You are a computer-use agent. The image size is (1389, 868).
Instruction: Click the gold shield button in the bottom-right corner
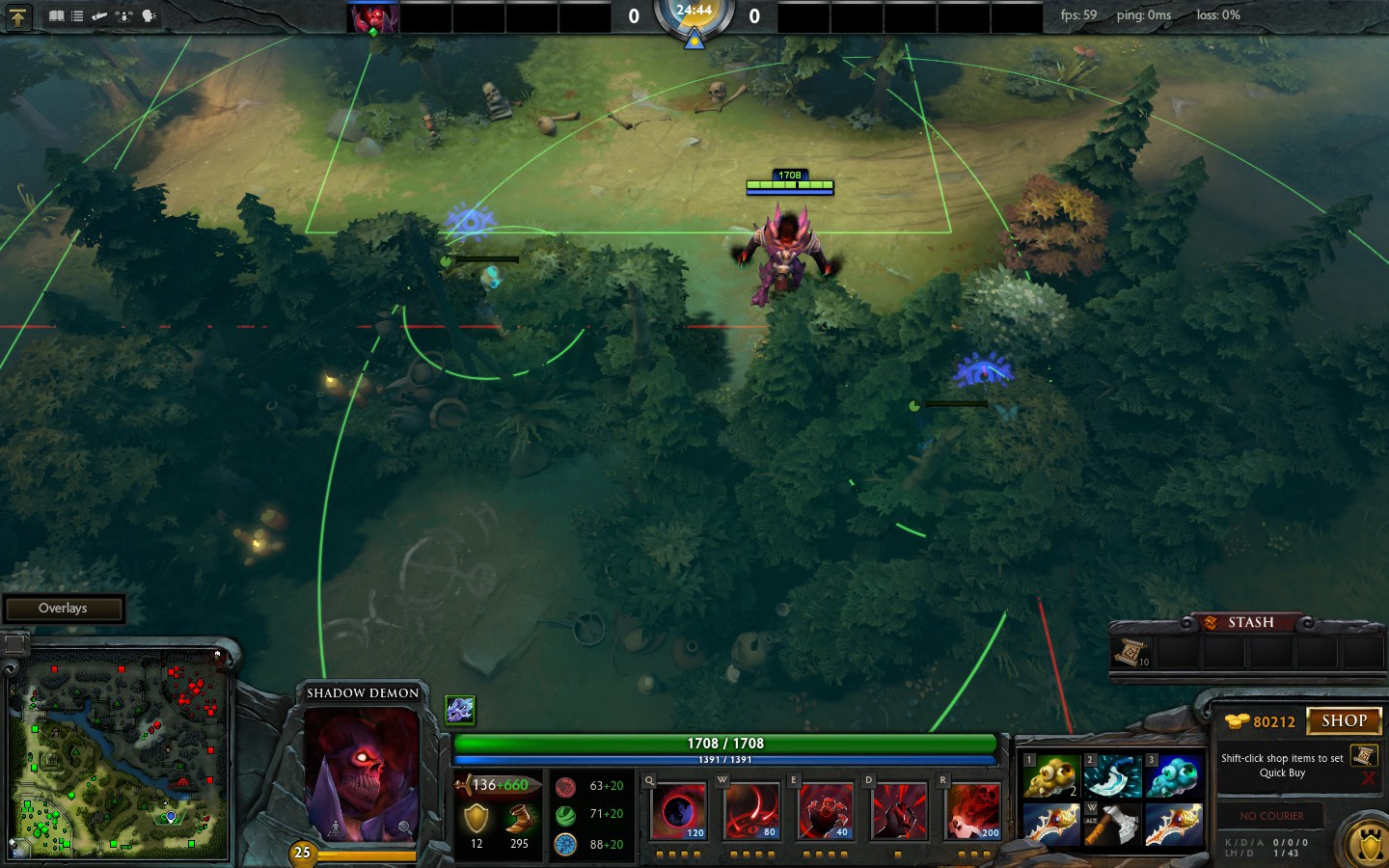click(x=1369, y=846)
